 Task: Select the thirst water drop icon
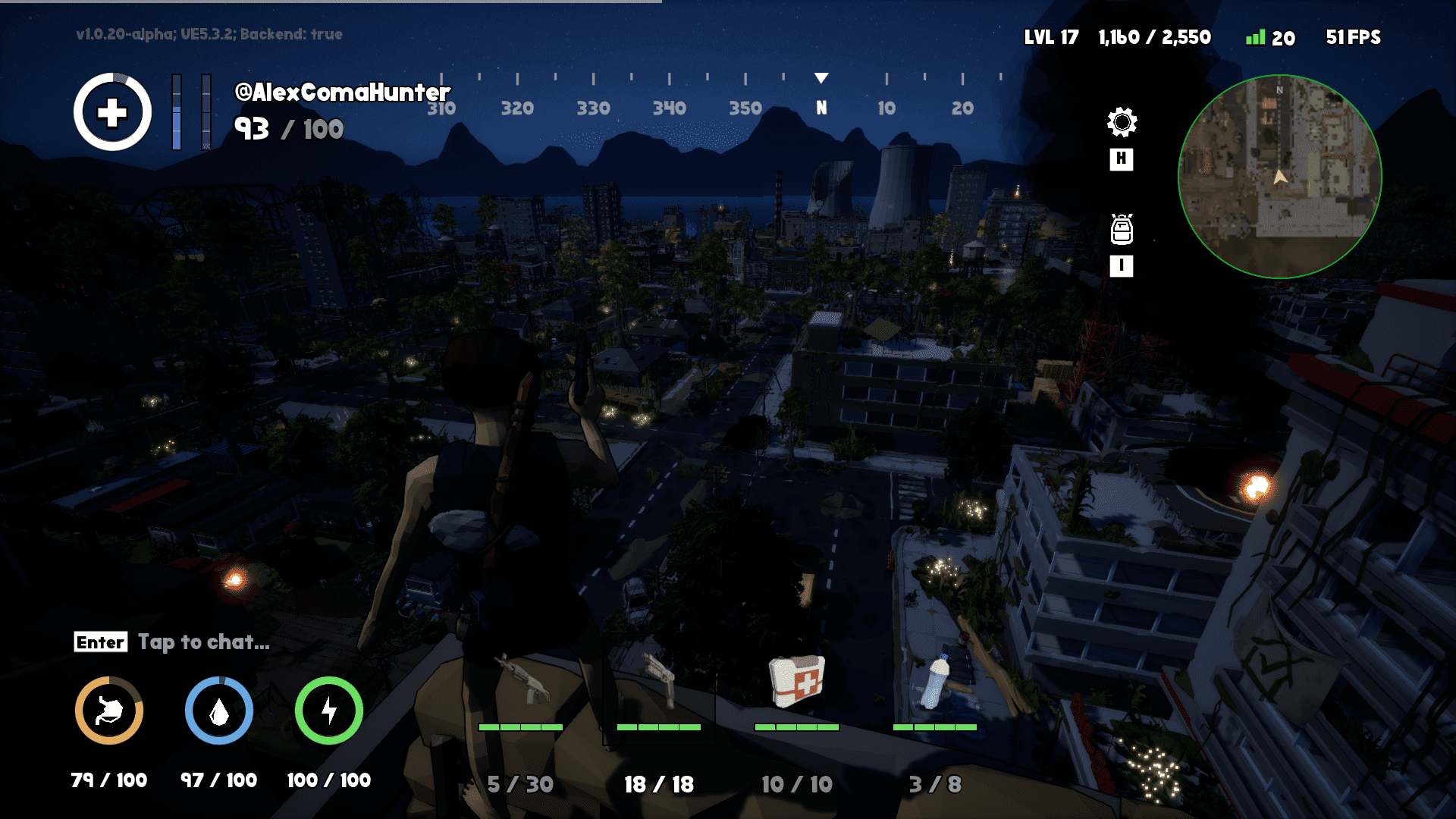(218, 711)
